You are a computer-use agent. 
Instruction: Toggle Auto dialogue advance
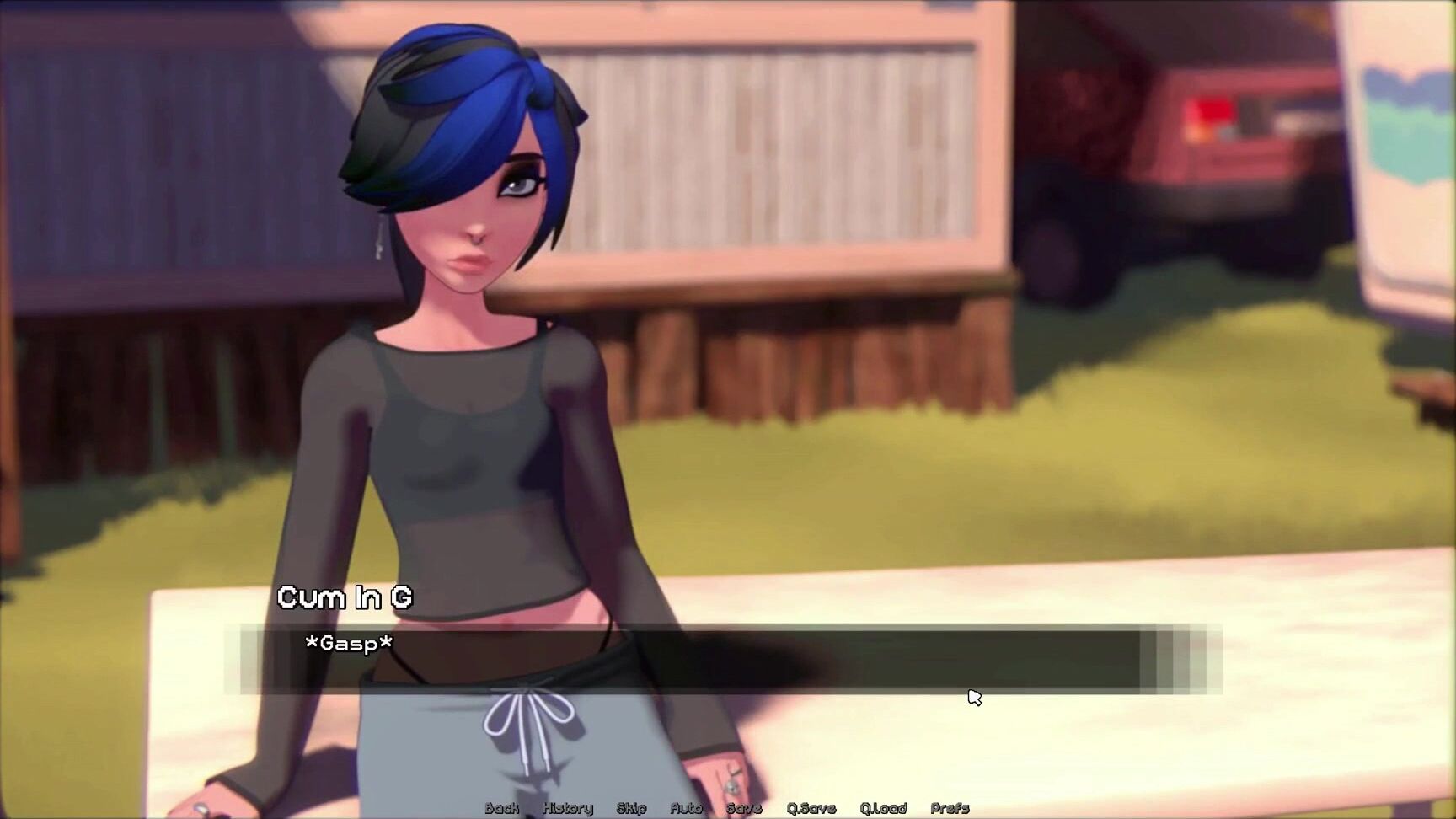coord(686,808)
